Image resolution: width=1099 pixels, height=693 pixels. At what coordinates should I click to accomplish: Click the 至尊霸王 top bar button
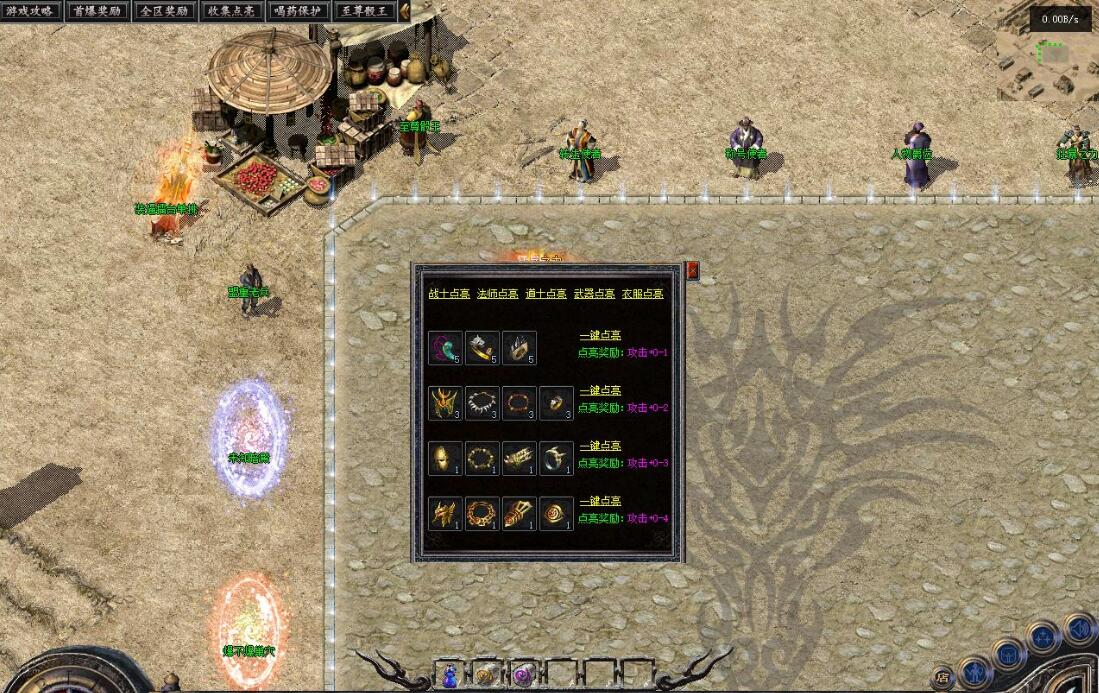tap(363, 11)
